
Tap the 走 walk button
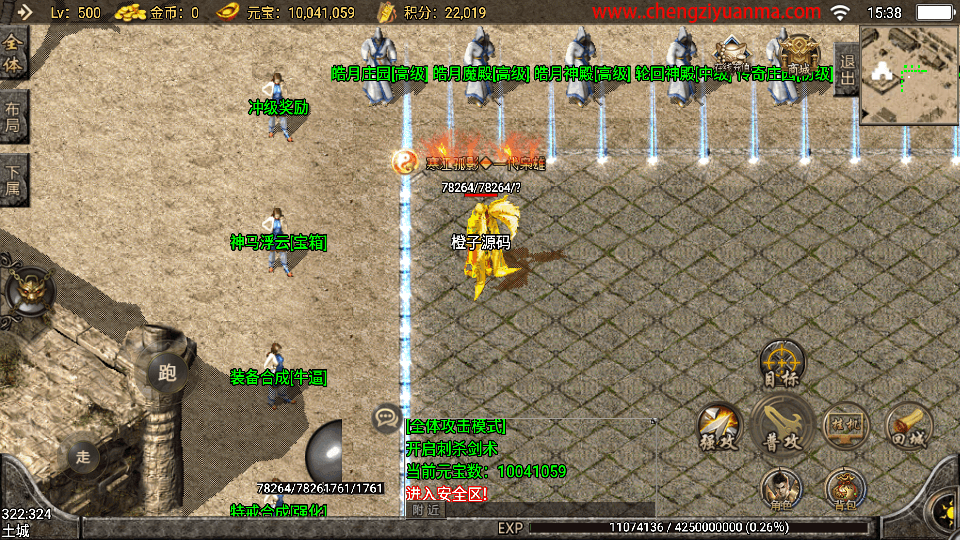(x=84, y=457)
